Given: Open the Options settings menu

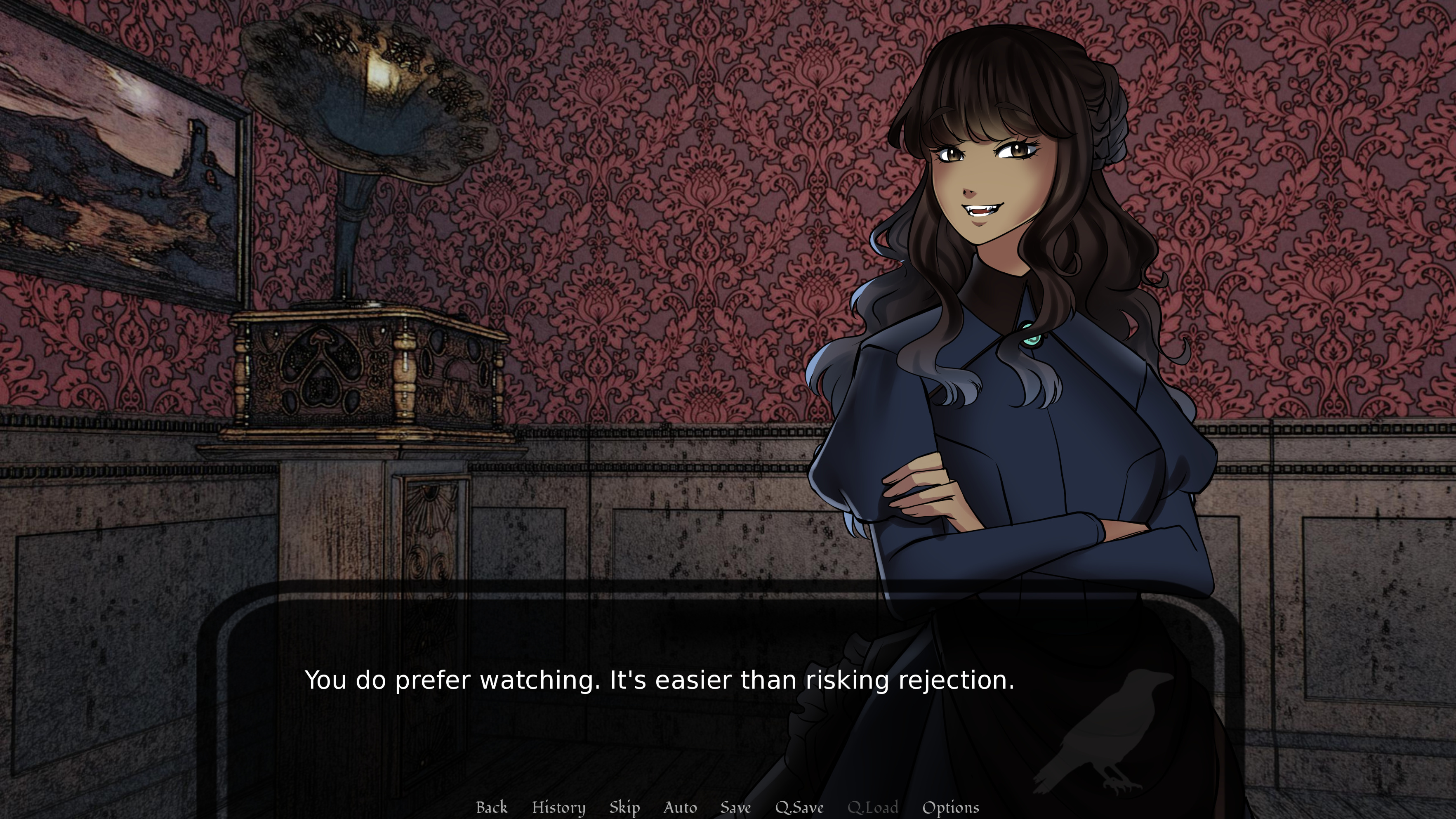Looking at the screenshot, I should [x=950, y=807].
